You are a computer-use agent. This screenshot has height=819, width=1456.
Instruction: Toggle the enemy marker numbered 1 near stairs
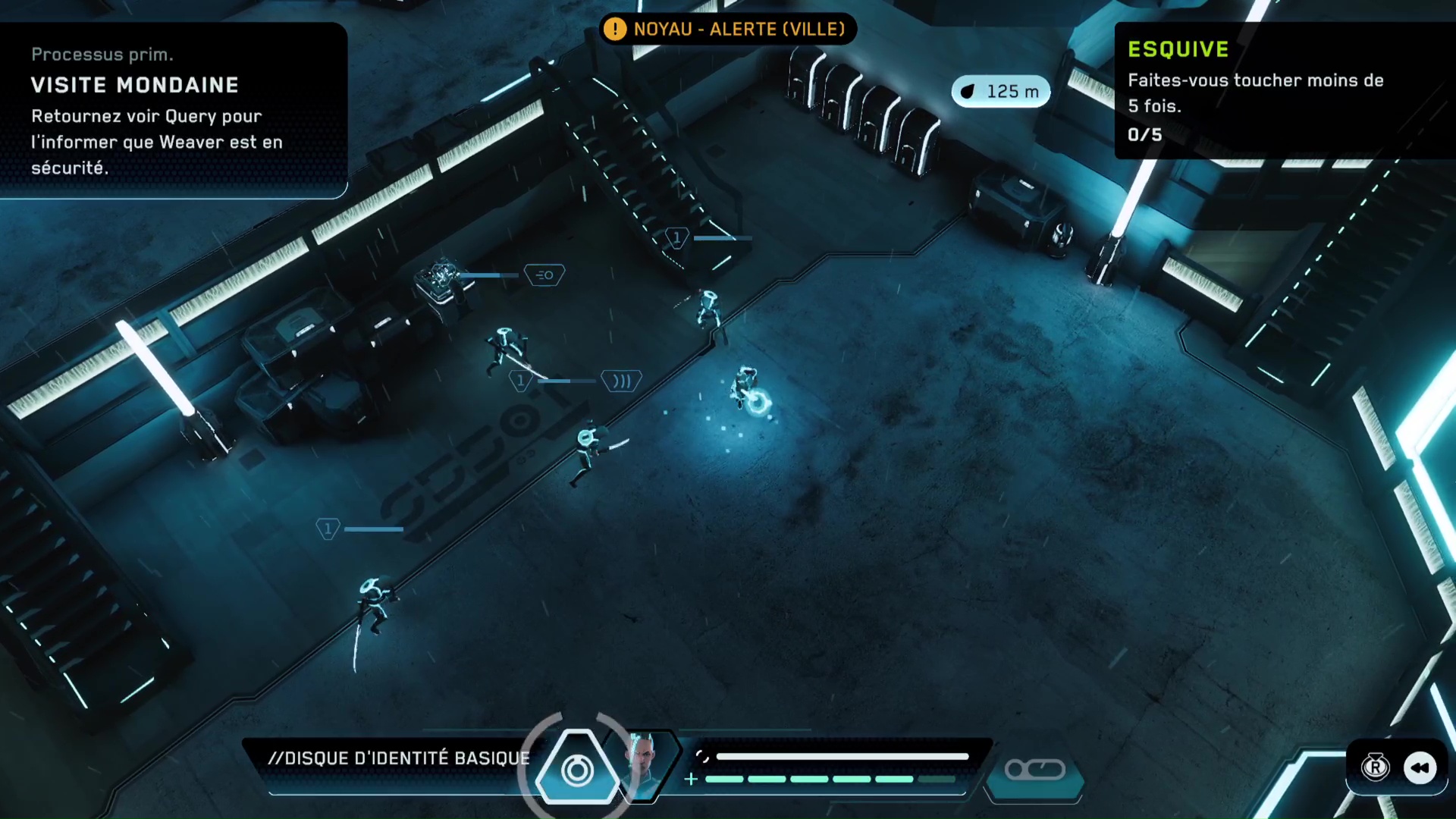pyautogui.click(x=676, y=237)
